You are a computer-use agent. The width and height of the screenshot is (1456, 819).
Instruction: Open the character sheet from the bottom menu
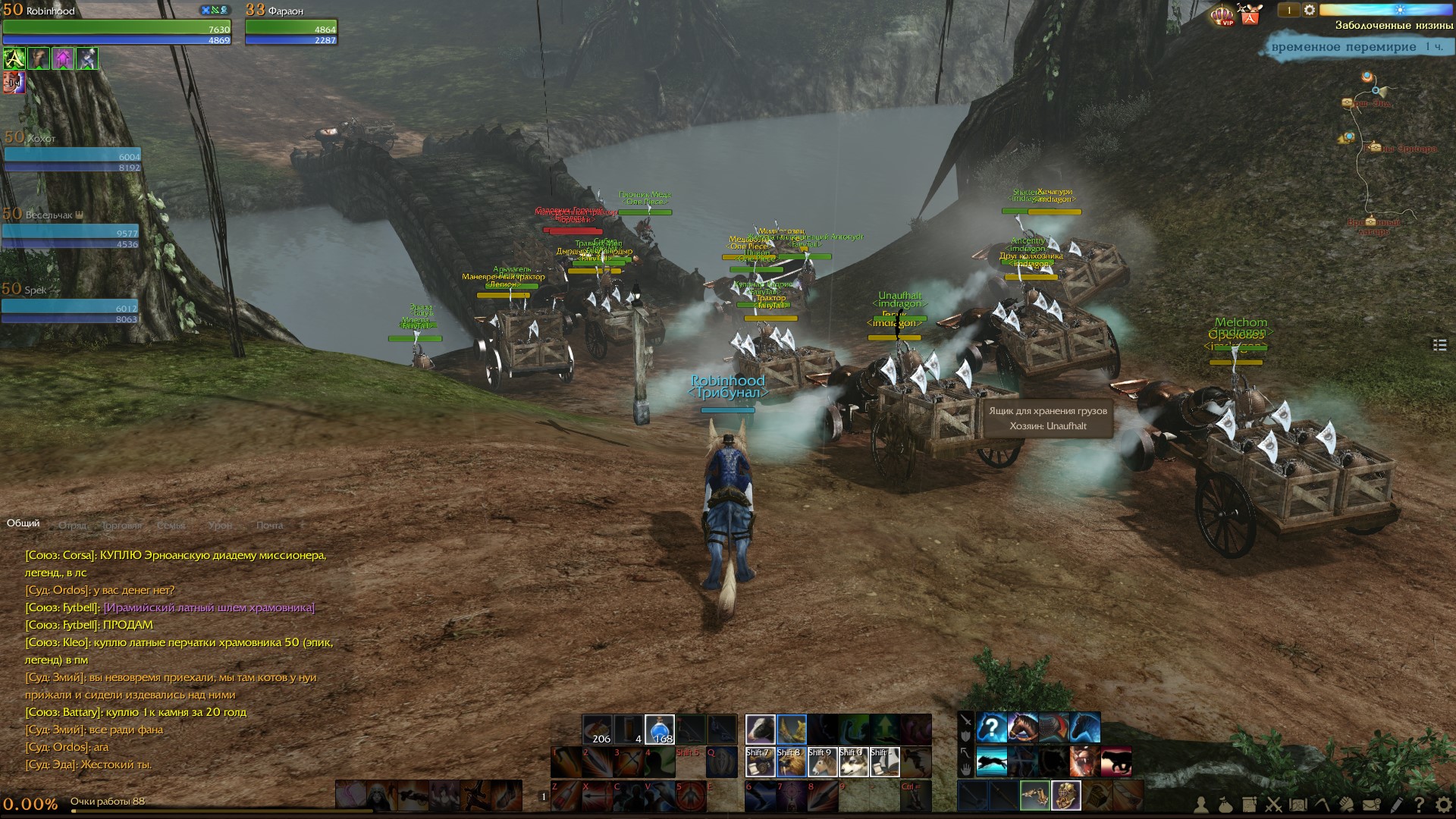1203,805
